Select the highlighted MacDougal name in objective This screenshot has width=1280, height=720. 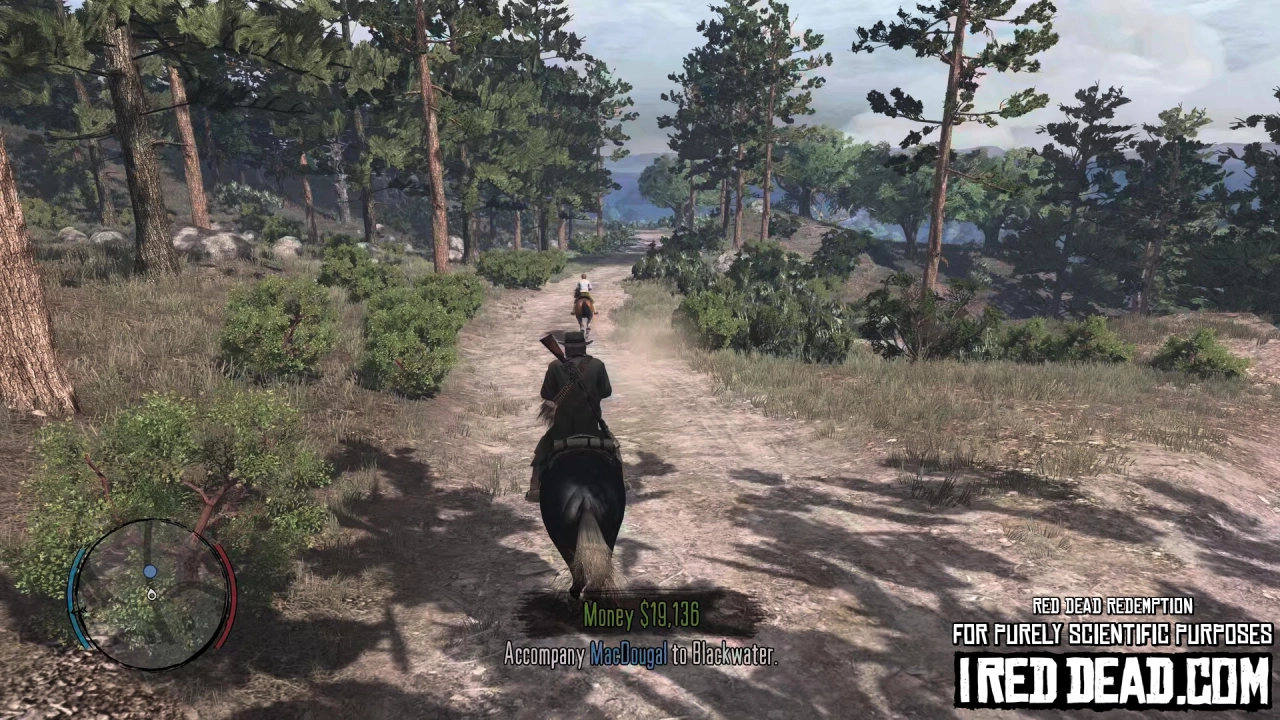pos(628,657)
